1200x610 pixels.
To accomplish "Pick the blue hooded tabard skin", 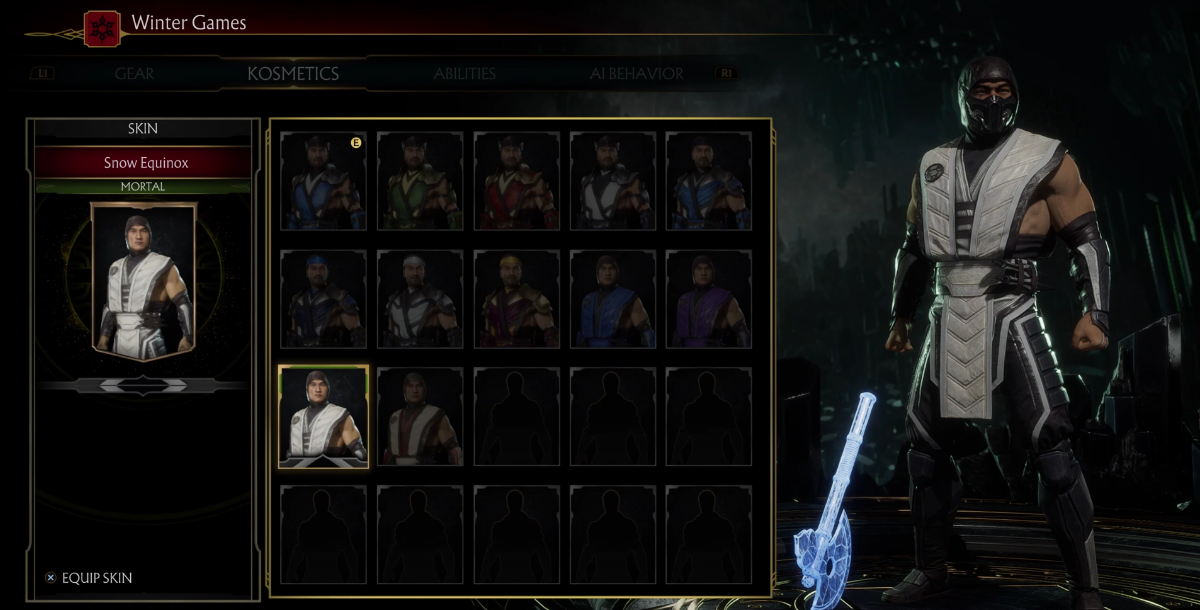I will pyautogui.click(x=614, y=299).
